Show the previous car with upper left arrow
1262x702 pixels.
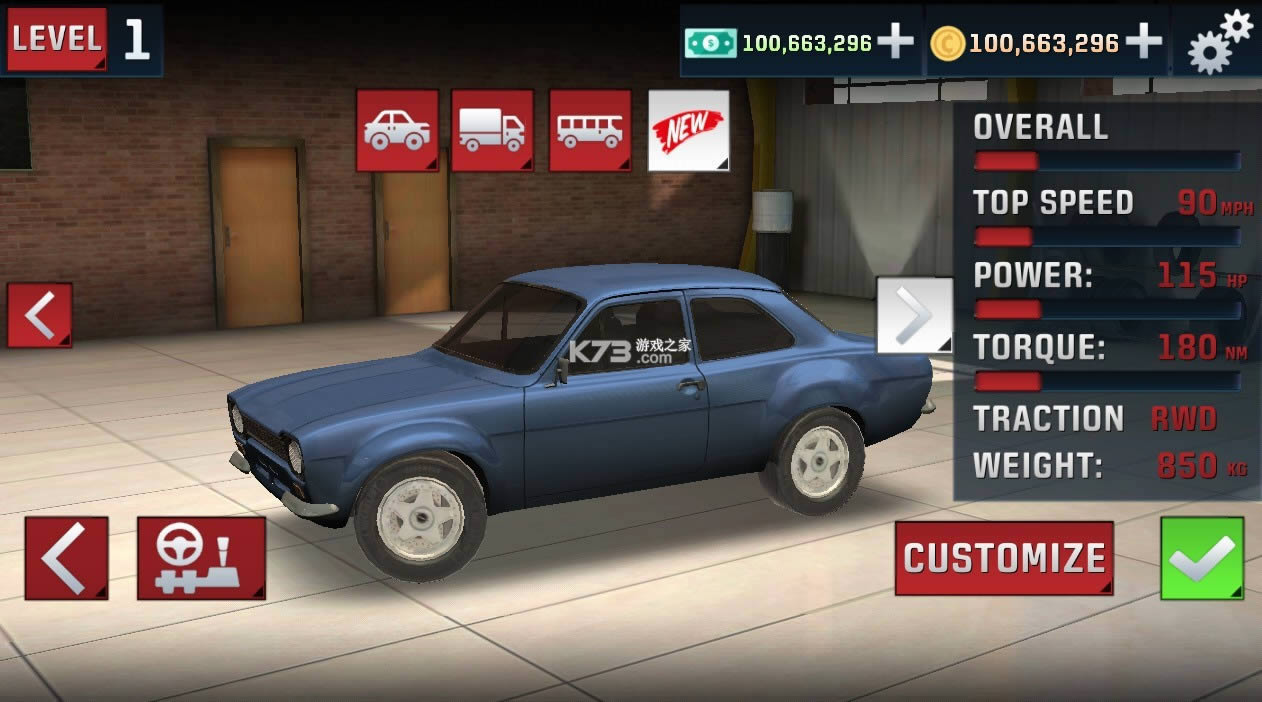point(40,315)
